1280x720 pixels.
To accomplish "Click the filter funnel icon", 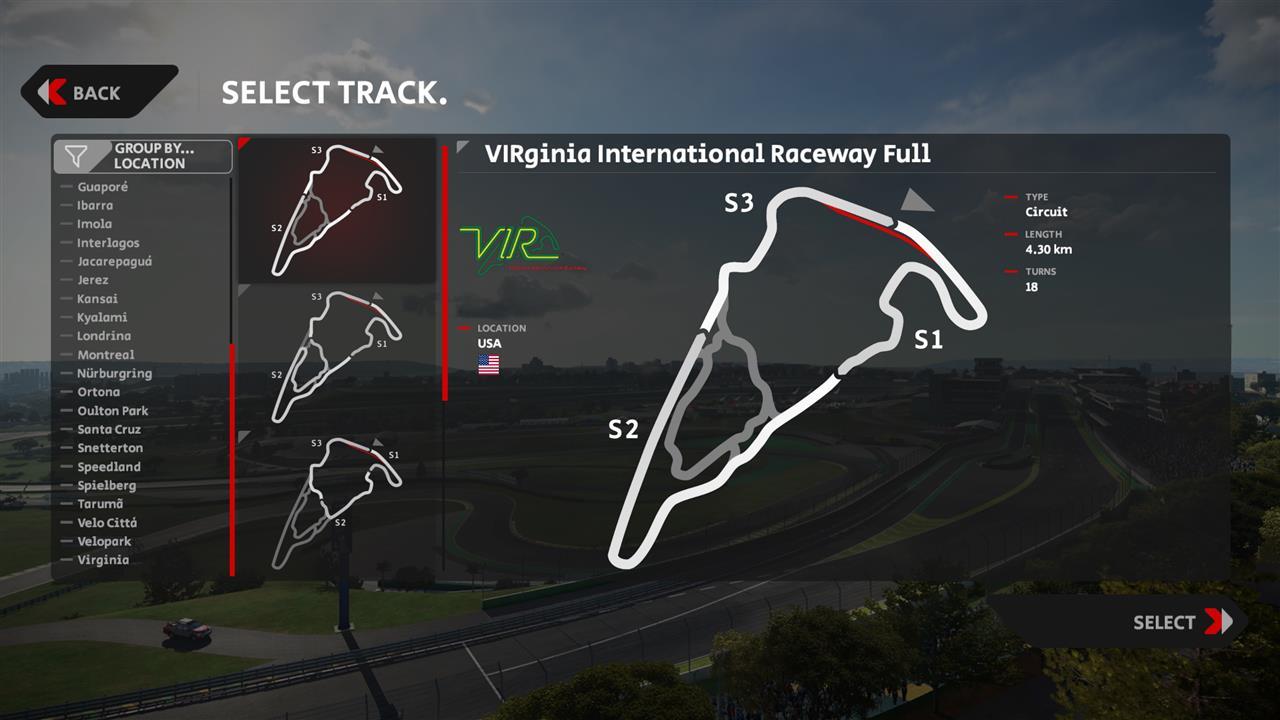I will (75, 155).
